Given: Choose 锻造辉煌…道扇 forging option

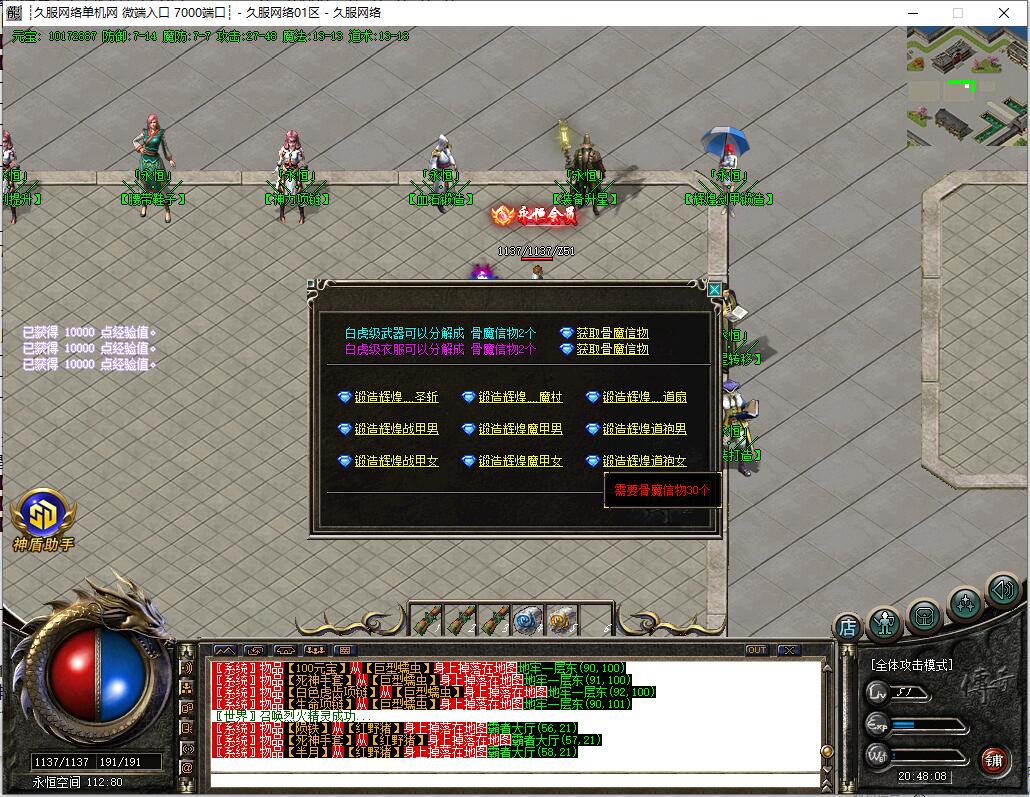Looking at the screenshot, I should point(644,397).
